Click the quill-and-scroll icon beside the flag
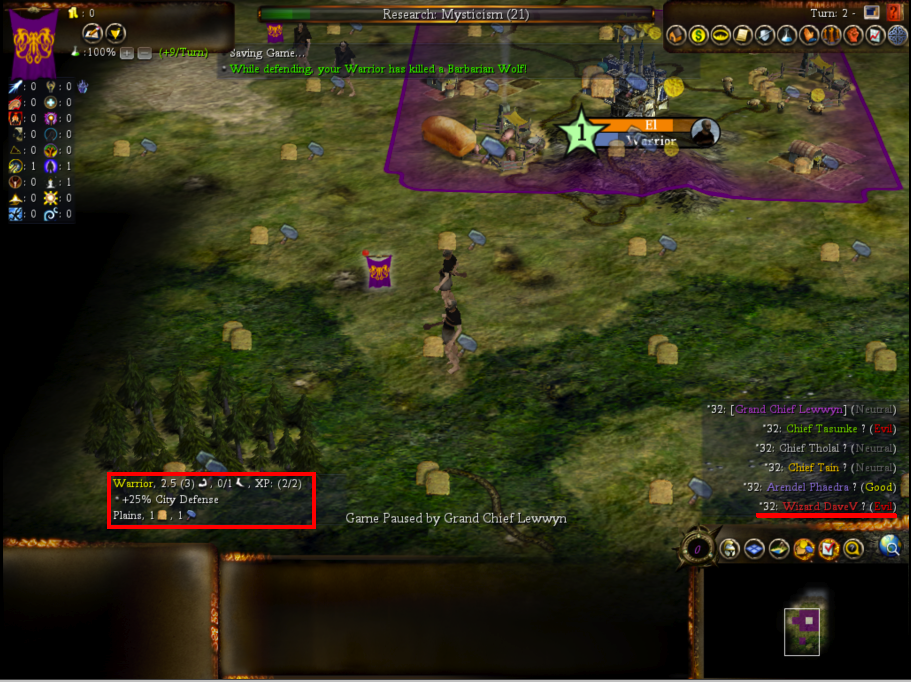911x682 pixels. (x=92, y=32)
